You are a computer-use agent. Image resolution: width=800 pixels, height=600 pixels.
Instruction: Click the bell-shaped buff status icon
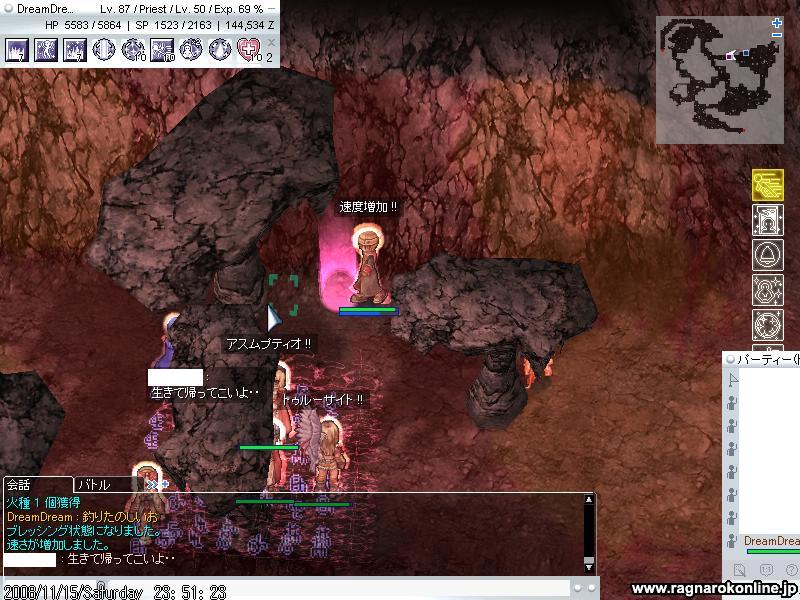tap(767, 255)
